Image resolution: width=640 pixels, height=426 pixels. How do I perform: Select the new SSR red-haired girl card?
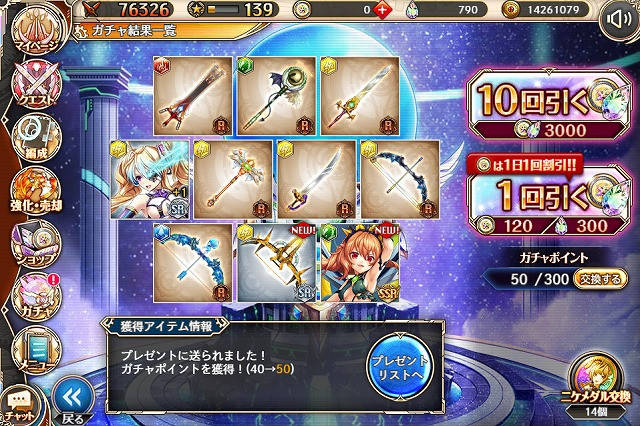(x=359, y=263)
